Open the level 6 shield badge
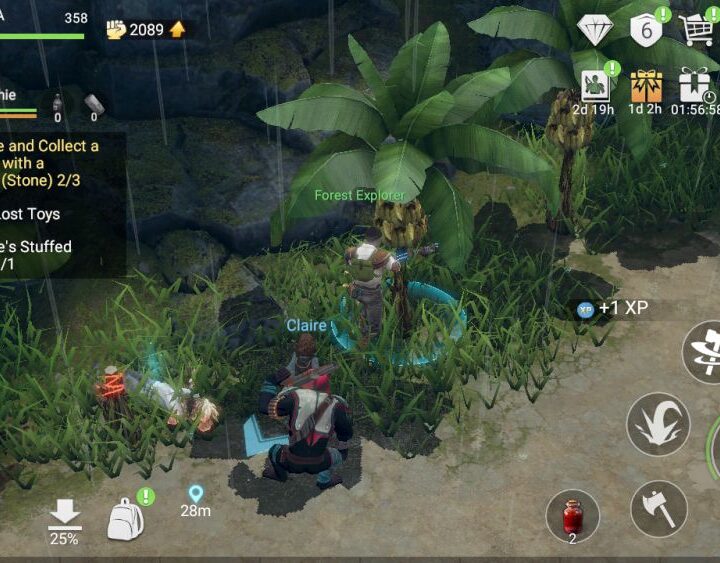 tap(646, 29)
